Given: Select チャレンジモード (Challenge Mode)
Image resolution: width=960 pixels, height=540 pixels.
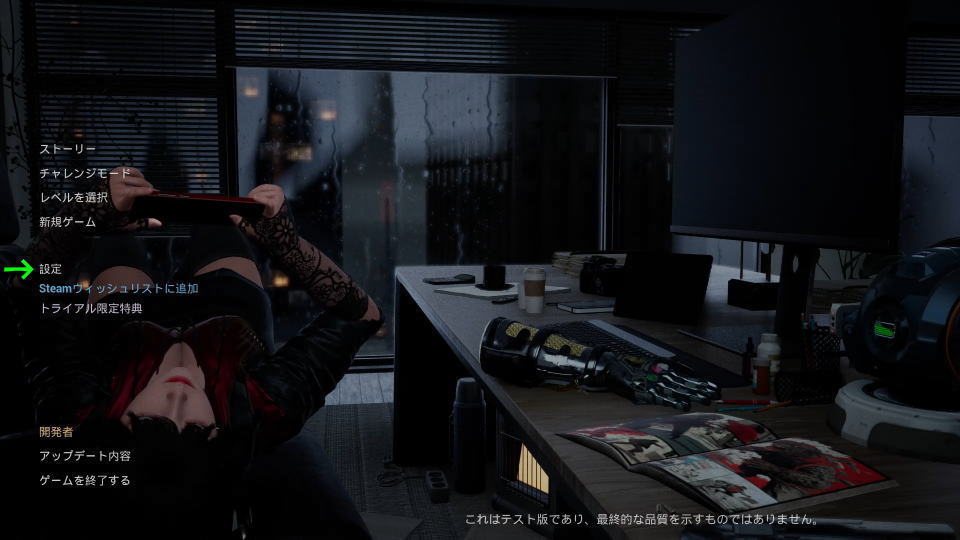Looking at the screenshot, I should click(84, 173).
